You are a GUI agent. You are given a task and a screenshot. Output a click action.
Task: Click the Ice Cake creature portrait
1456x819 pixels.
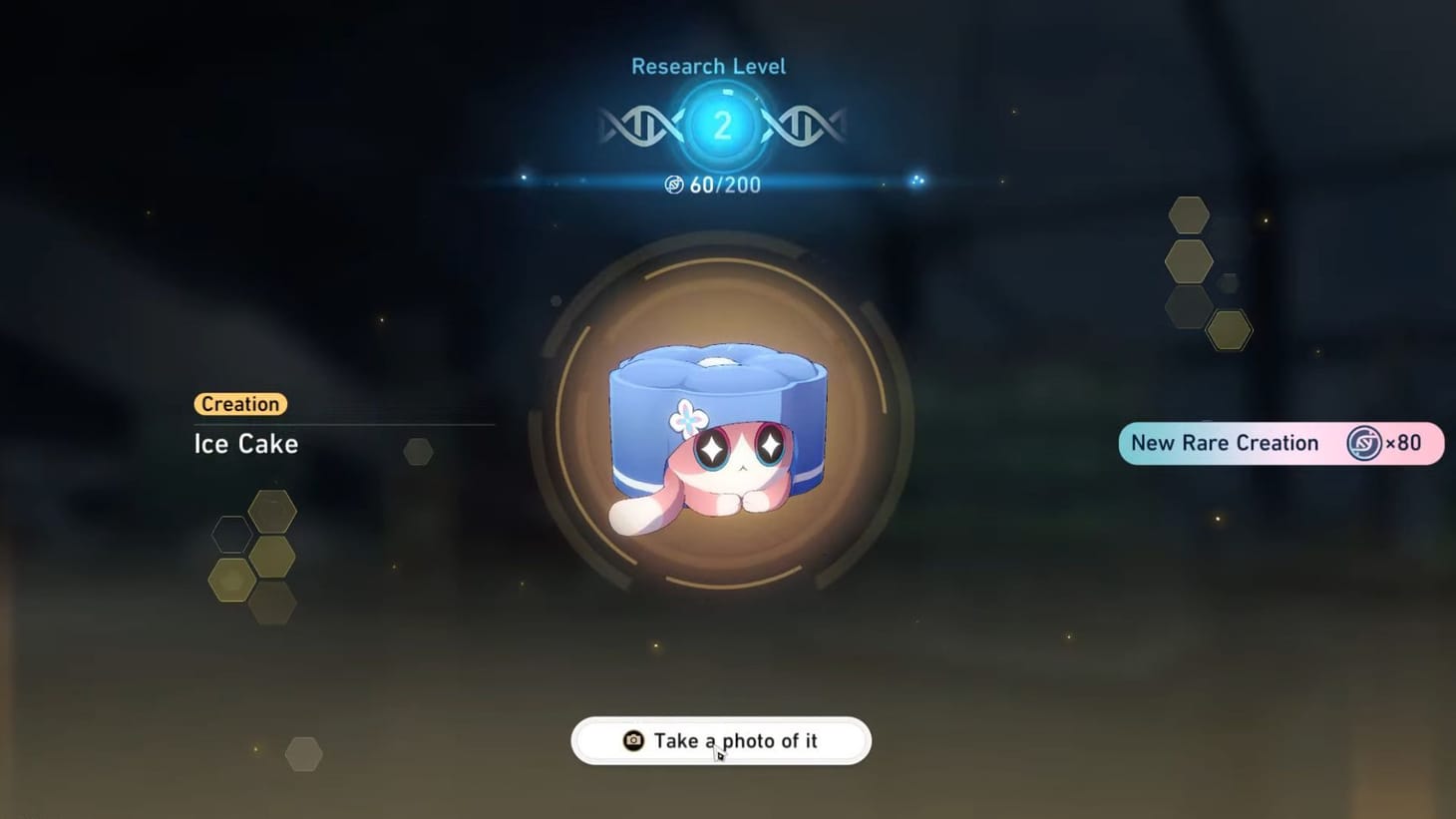coord(718,429)
